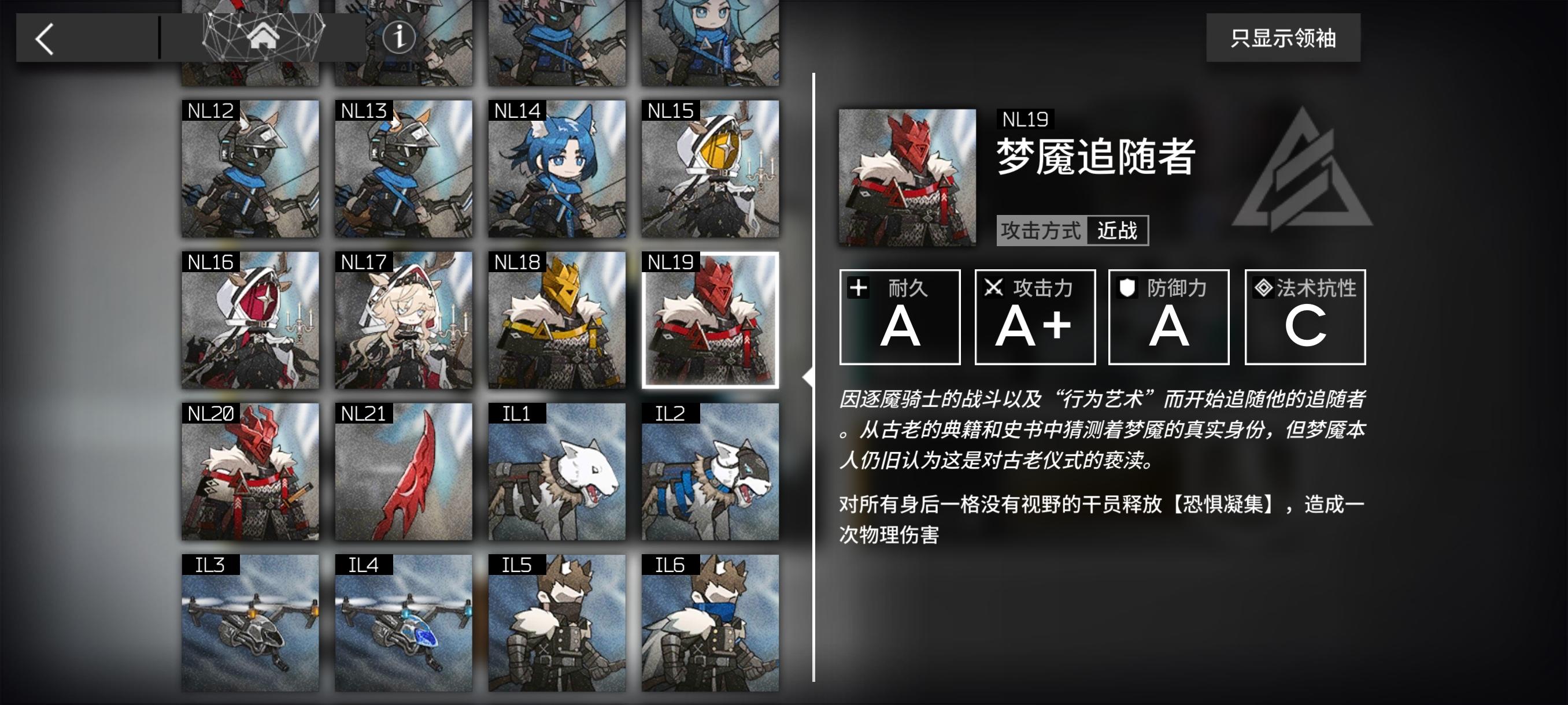The image size is (1568, 705).
Task: Select the NL14 blue-haired archer enemy
Action: (555, 170)
